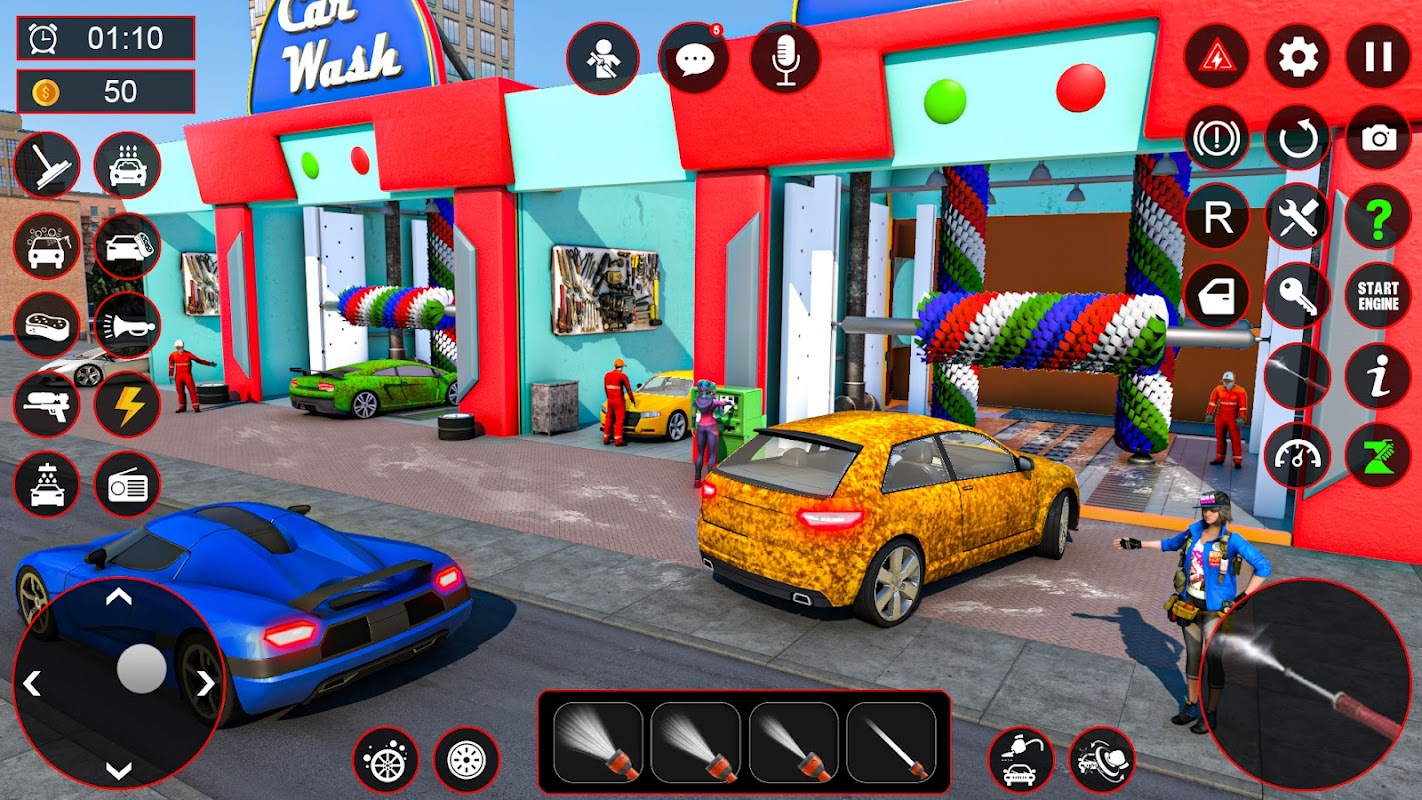1422x800 pixels.
Task: Open the settings gear menu
Action: click(1298, 56)
